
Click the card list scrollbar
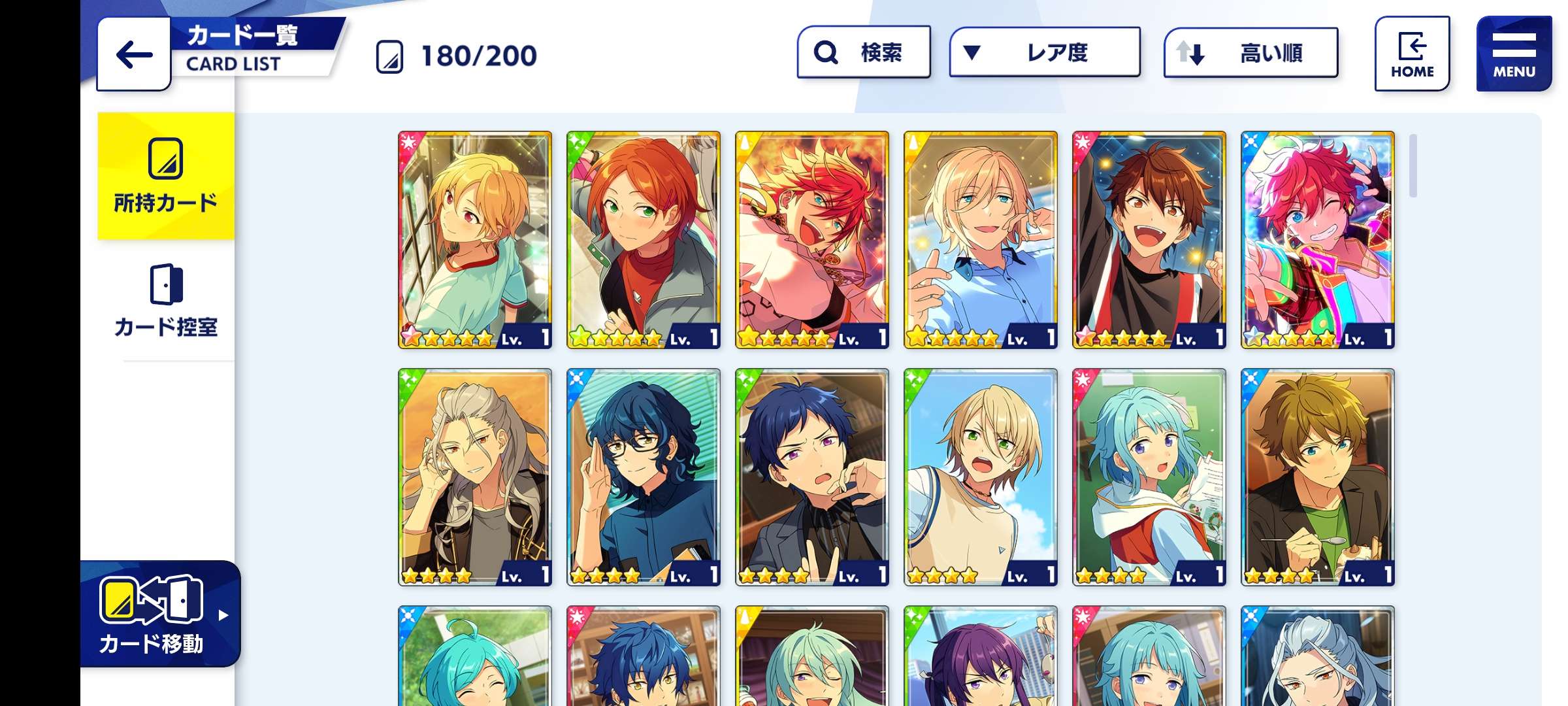point(1413,166)
